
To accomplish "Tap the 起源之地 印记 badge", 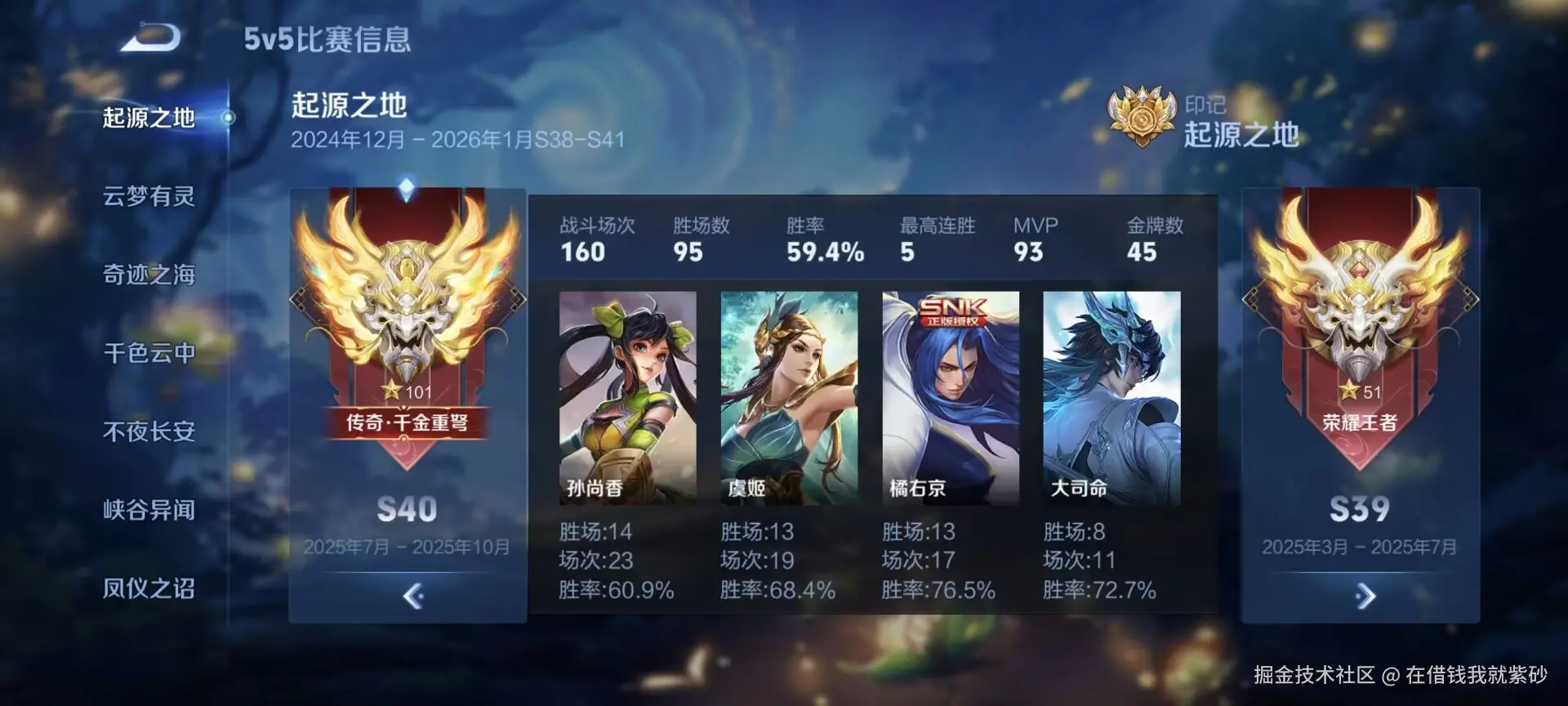I will 1142,118.
